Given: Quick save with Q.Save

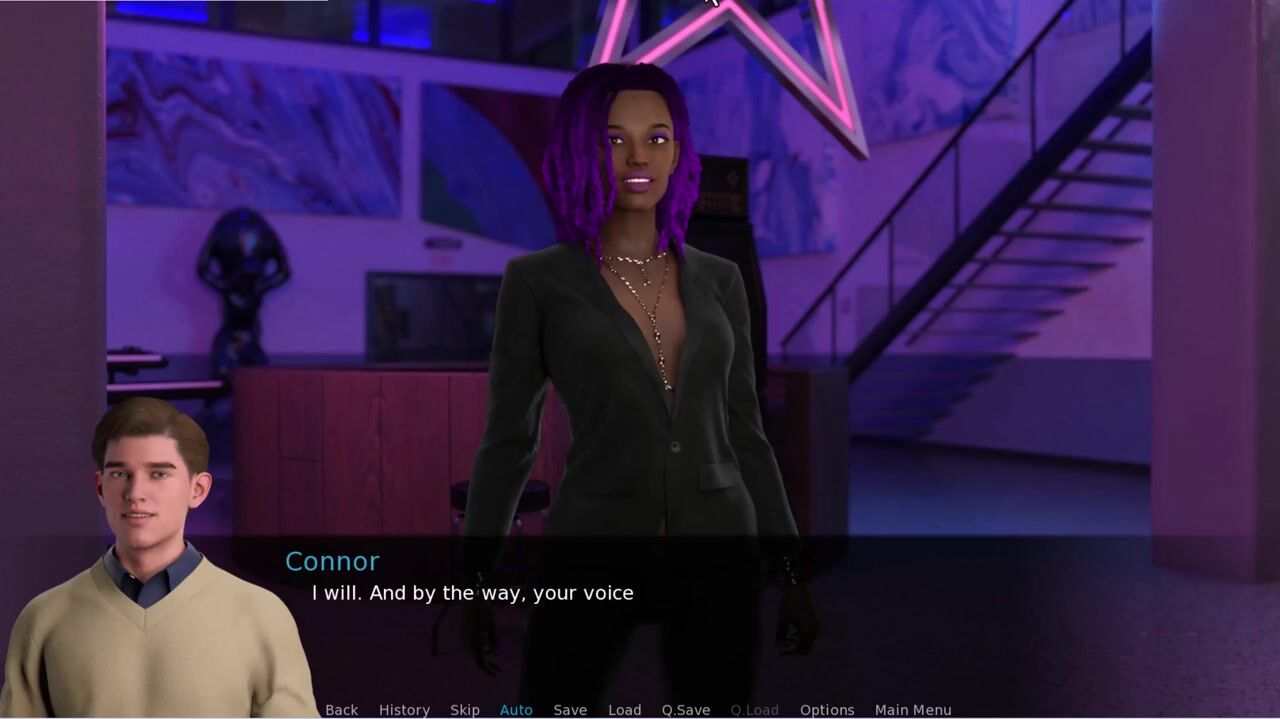Looking at the screenshot, I should pyautogui.click(x=686, y=709).
